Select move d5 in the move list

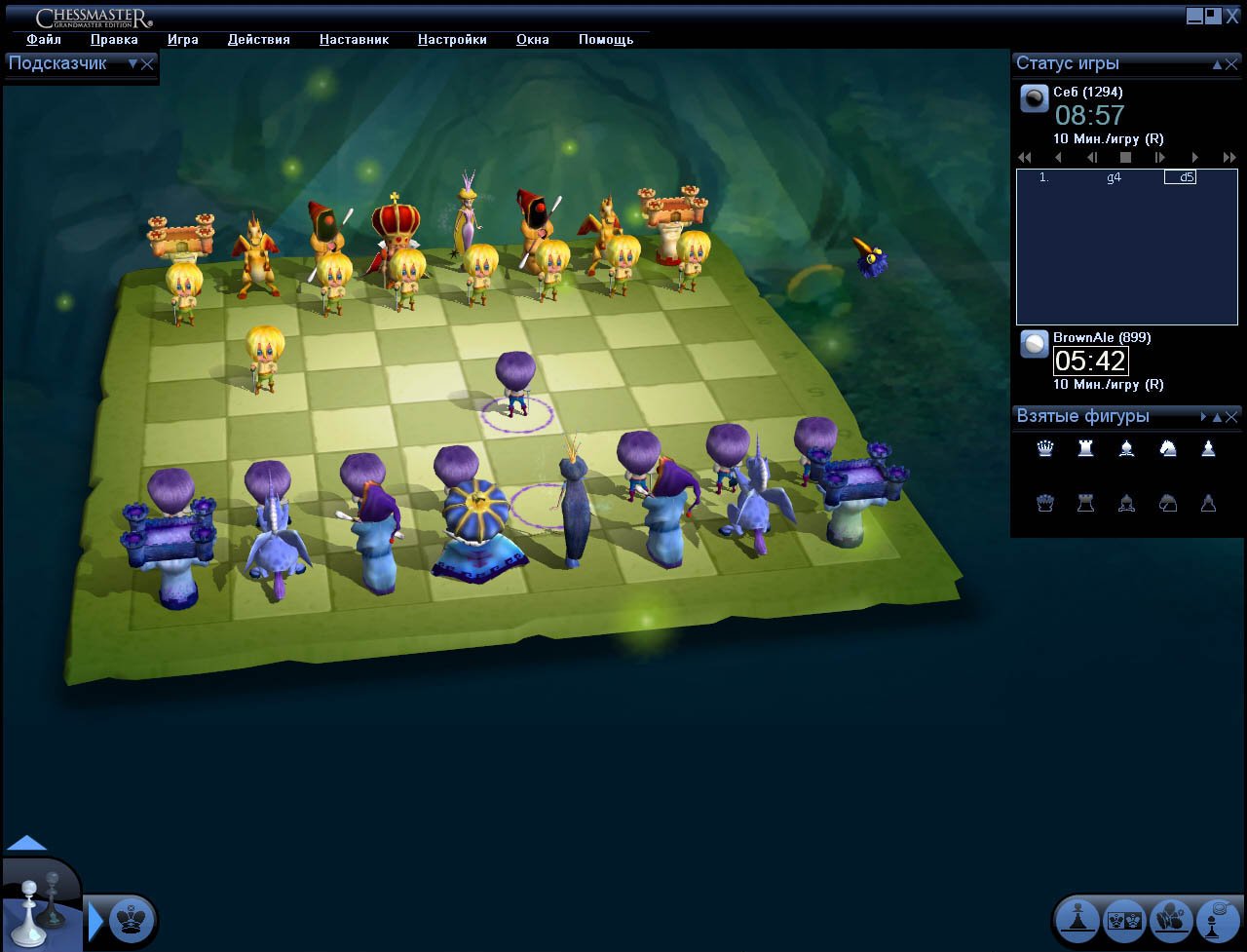pos(1179,177)
